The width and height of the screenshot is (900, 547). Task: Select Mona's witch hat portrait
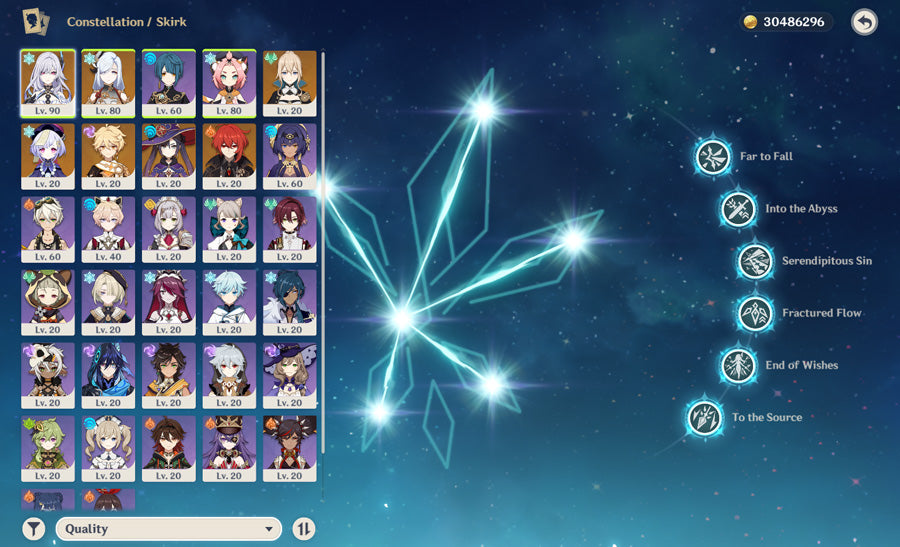168,157
